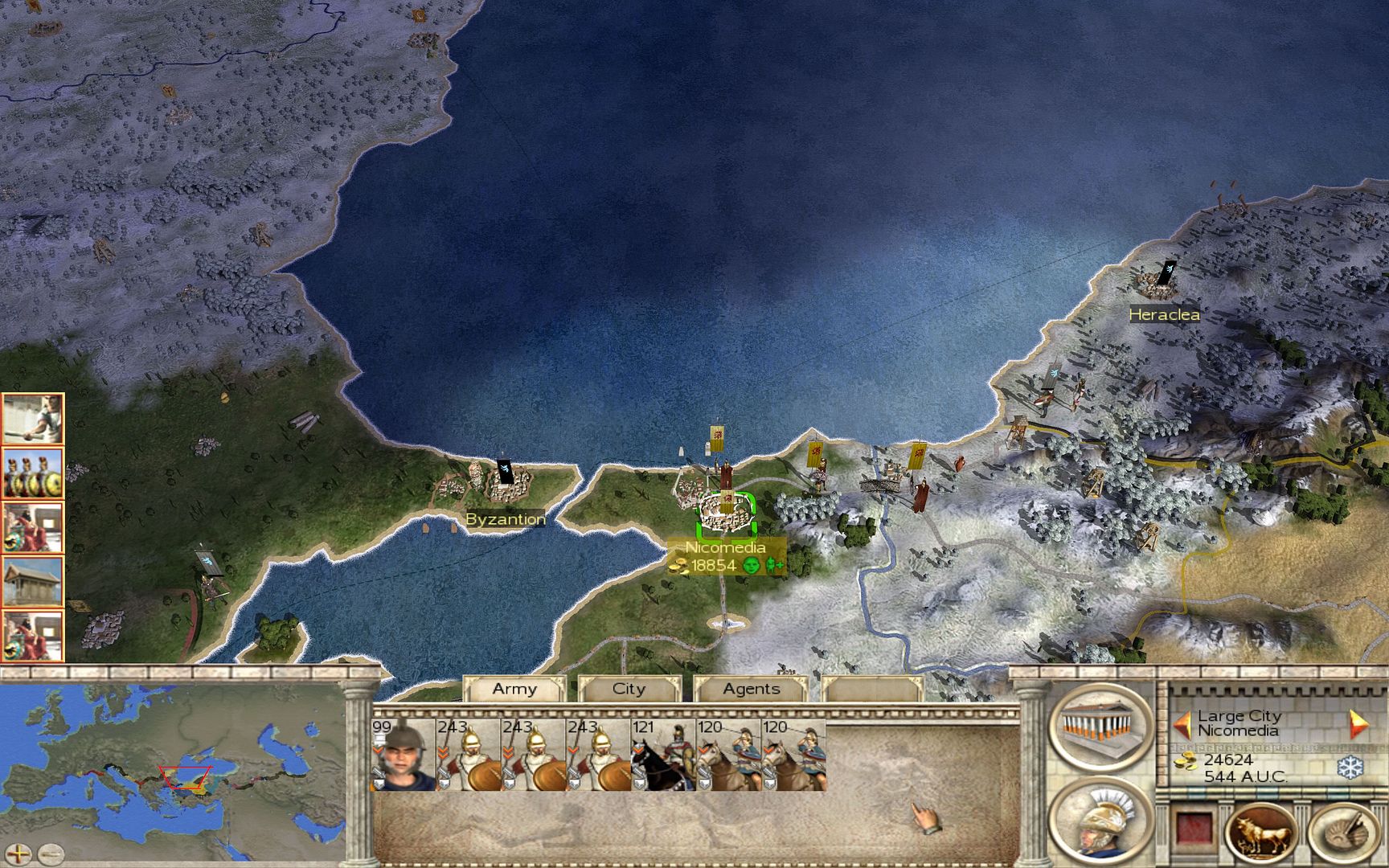This screenshot has height=868, width=1389.
Task: Open the City tab
Action: (629, 690)
